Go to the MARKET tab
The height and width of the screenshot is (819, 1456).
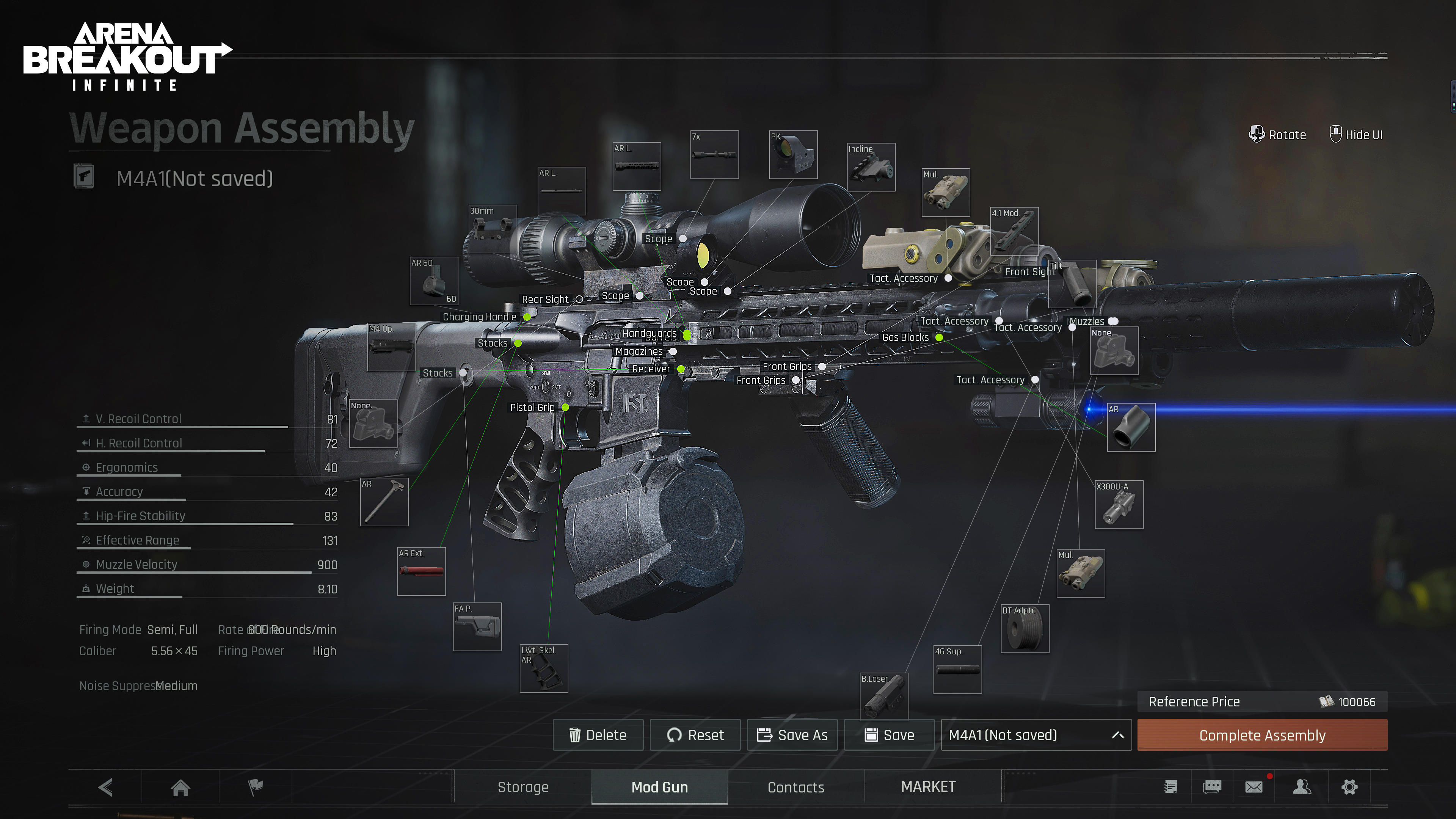click(928, 787)
